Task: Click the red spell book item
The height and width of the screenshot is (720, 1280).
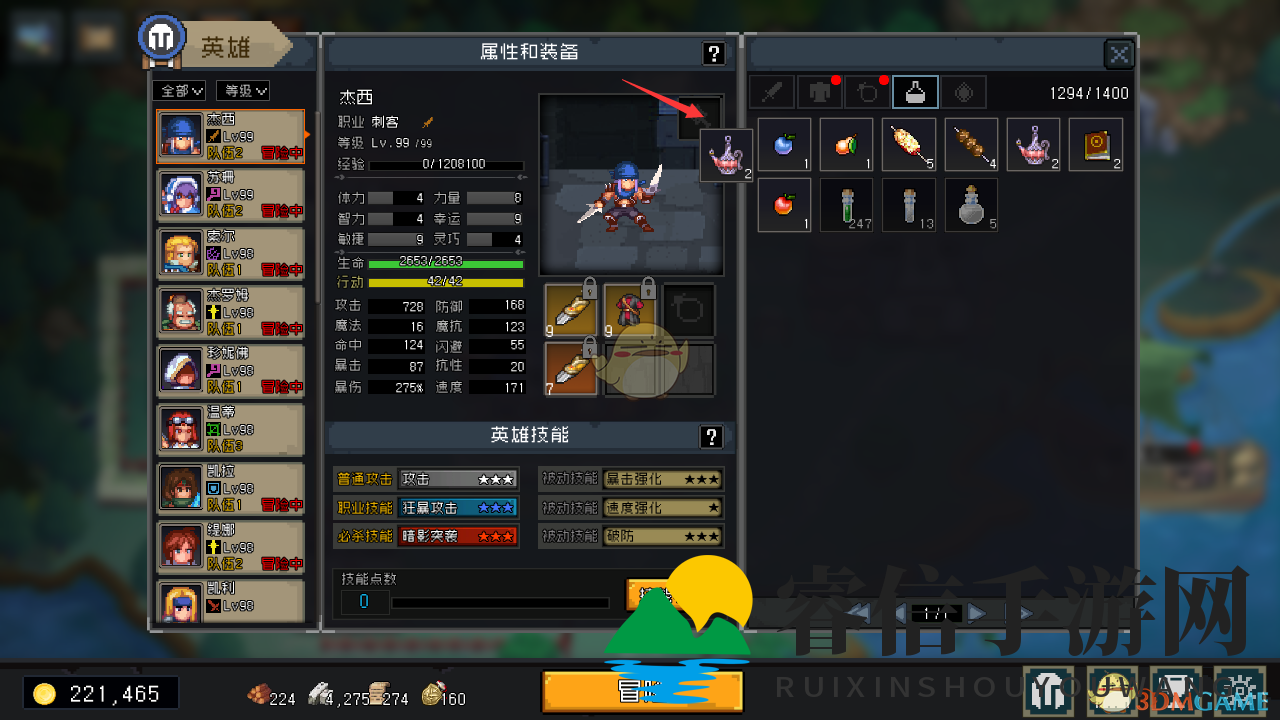Action: click(x=1096, y=144)
